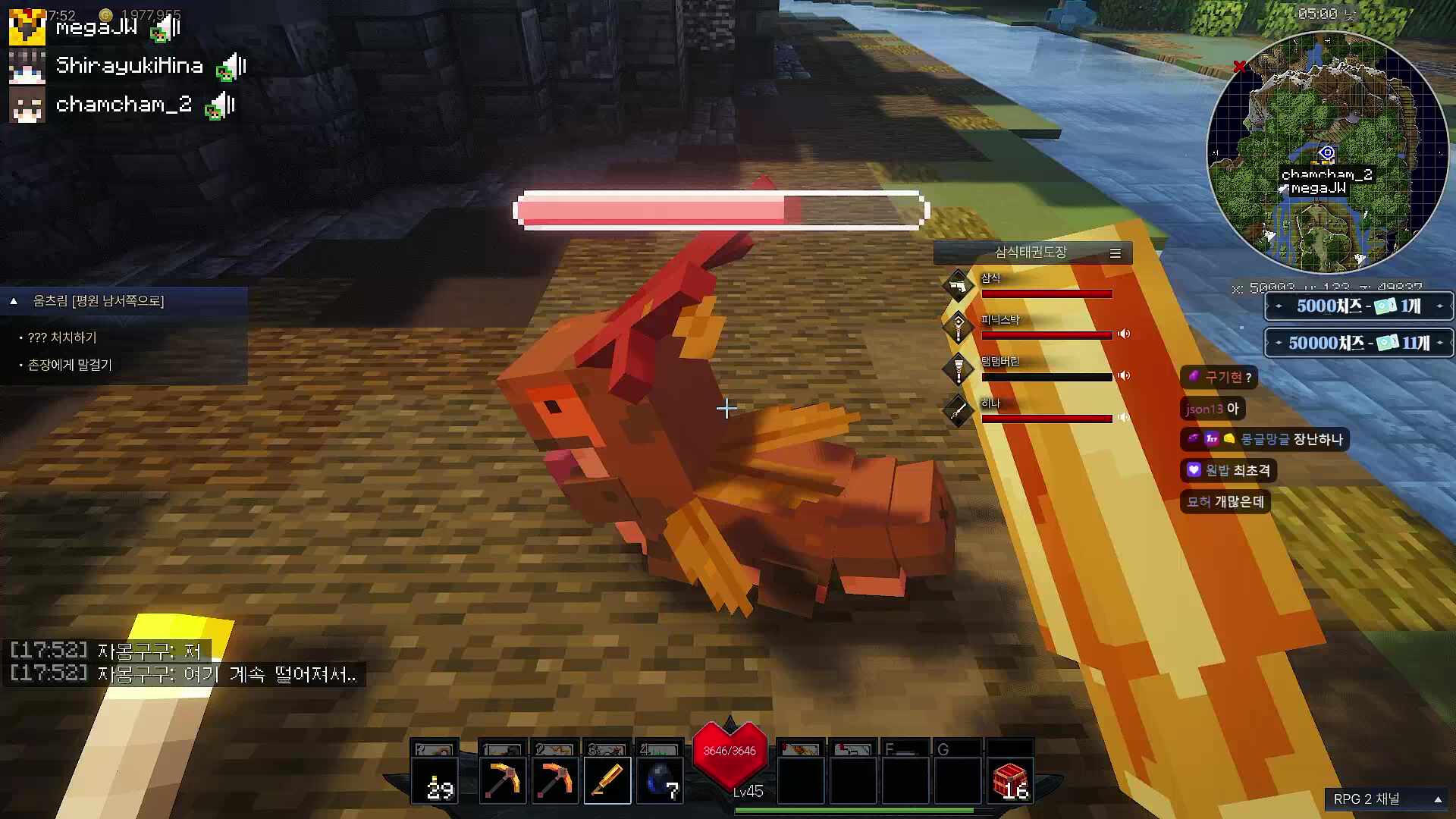
Task: Select party member 히나 with sword icon
Action: pos(990,403)
